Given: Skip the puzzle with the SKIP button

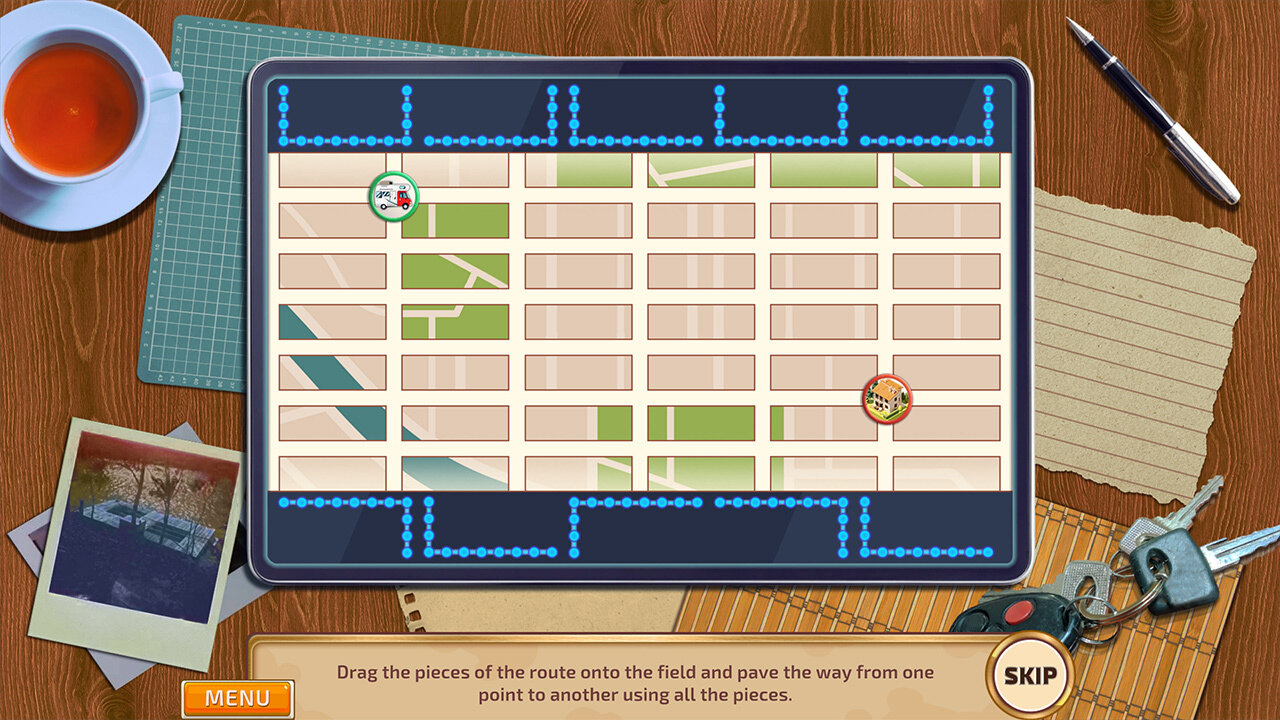Looking at the screenshot, I should pyautogui.click(x=1029, y=675).
